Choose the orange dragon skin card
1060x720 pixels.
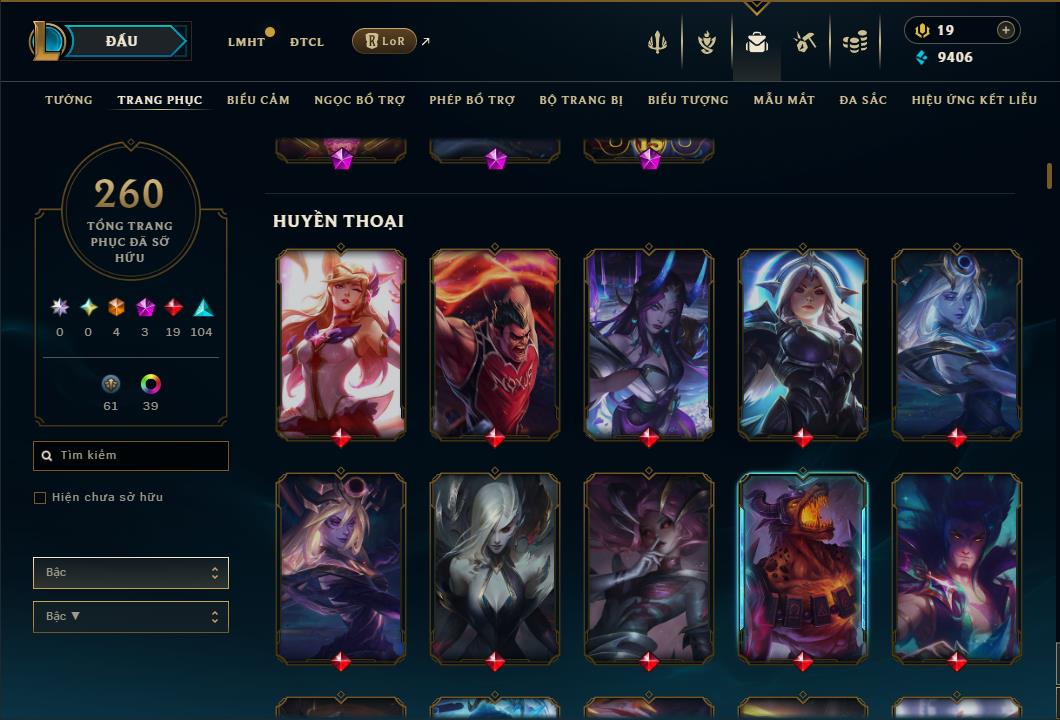803,567
